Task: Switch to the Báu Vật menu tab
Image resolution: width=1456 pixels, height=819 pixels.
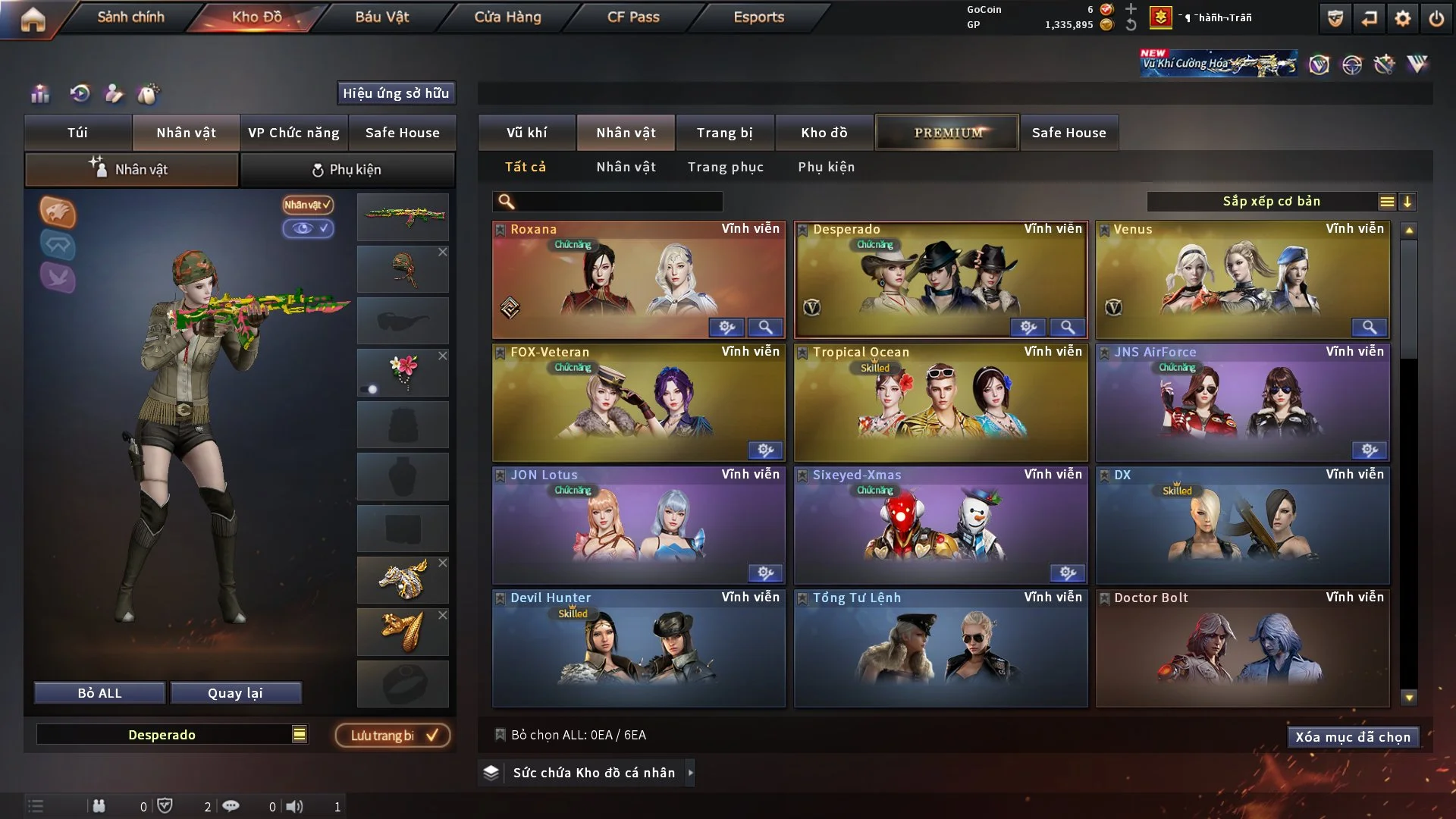Action: [381, 17]
